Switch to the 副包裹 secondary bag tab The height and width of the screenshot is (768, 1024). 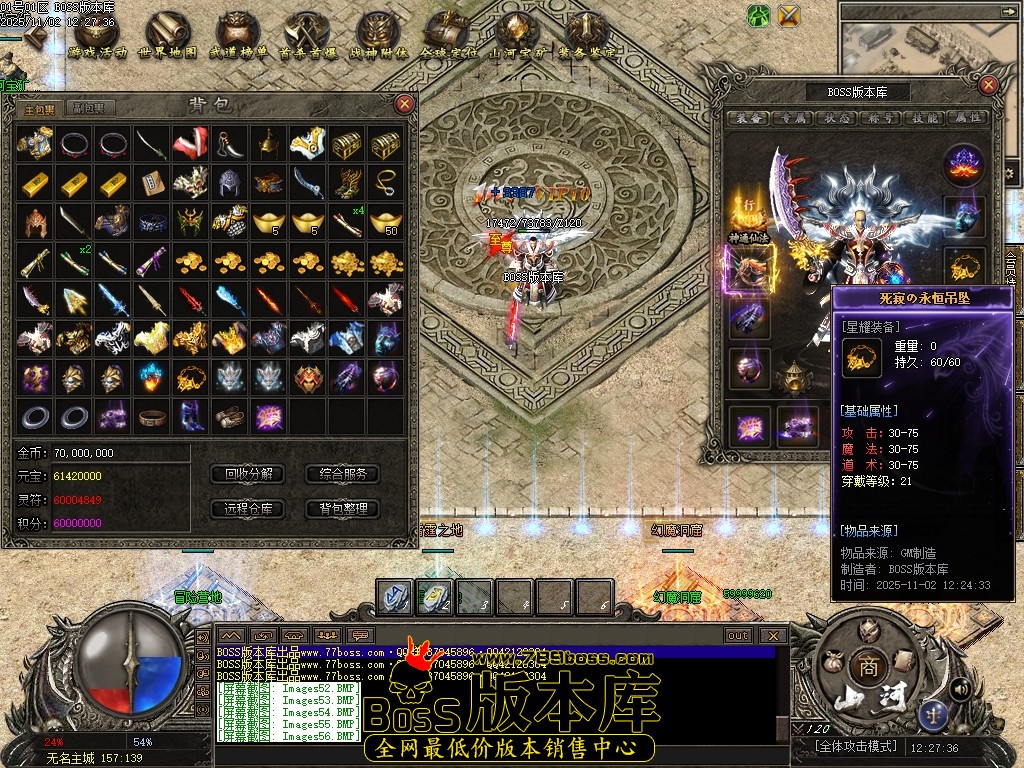[88, 108]
